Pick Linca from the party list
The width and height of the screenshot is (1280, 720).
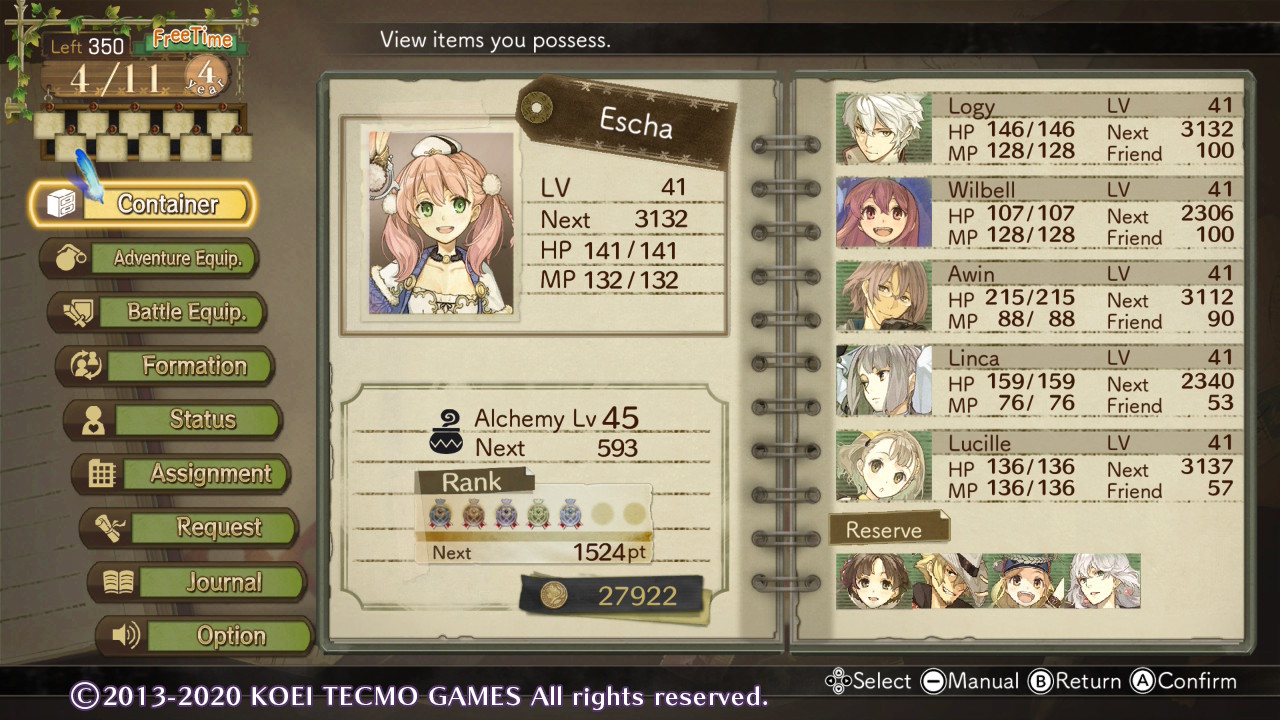click(x=1038, y=381)
